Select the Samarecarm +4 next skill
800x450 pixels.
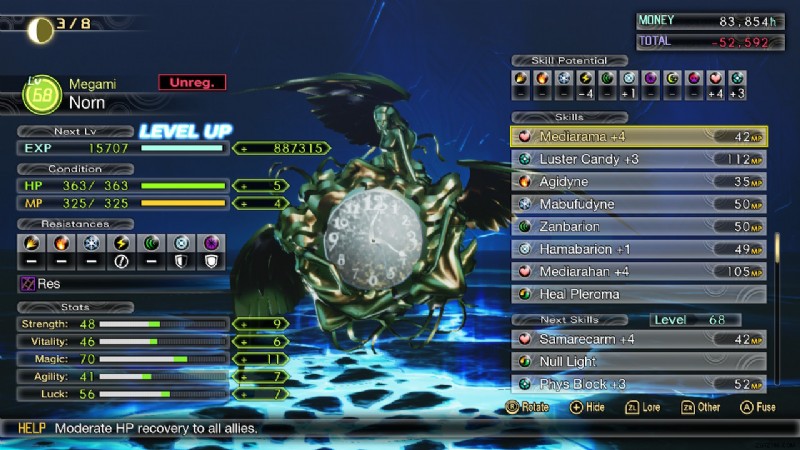[638, 339]
